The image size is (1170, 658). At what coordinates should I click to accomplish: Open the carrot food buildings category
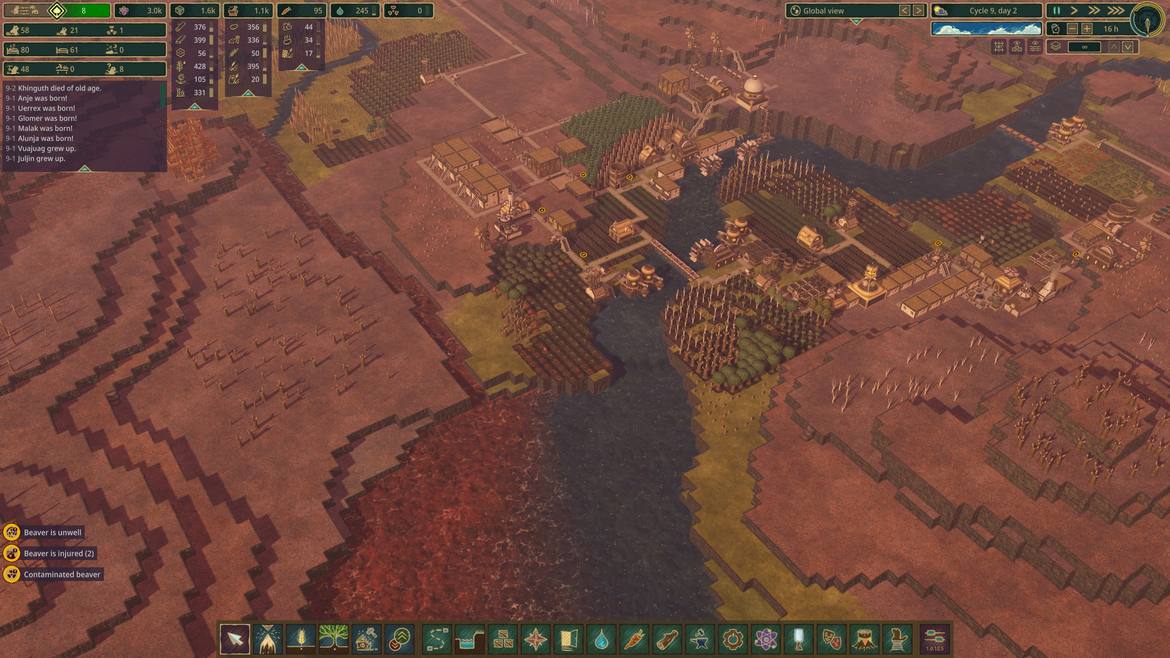(634, 638)
